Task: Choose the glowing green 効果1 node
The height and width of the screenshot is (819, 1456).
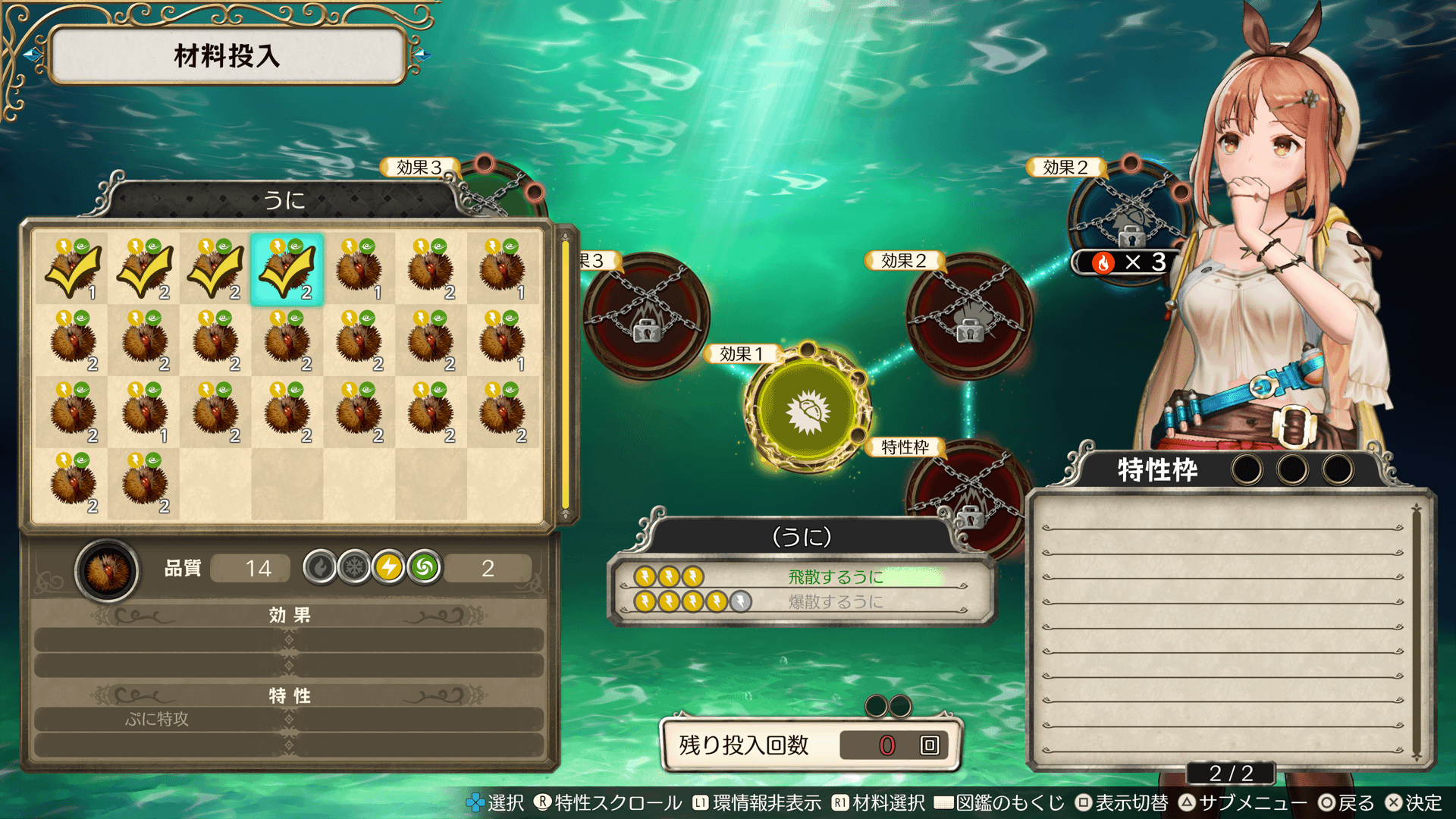Action: [808, 410]
